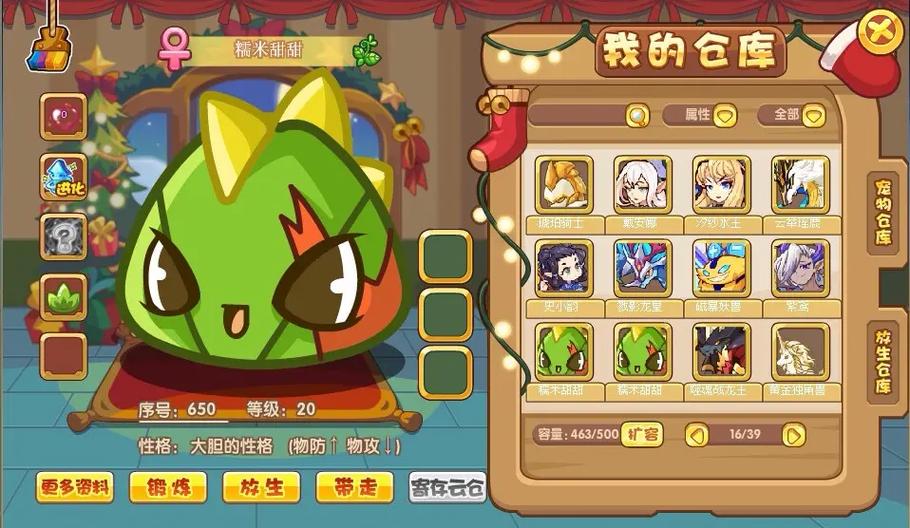Expand warehouse capacity with 扩容
The image size is (910, 528).
click(642, 434)
